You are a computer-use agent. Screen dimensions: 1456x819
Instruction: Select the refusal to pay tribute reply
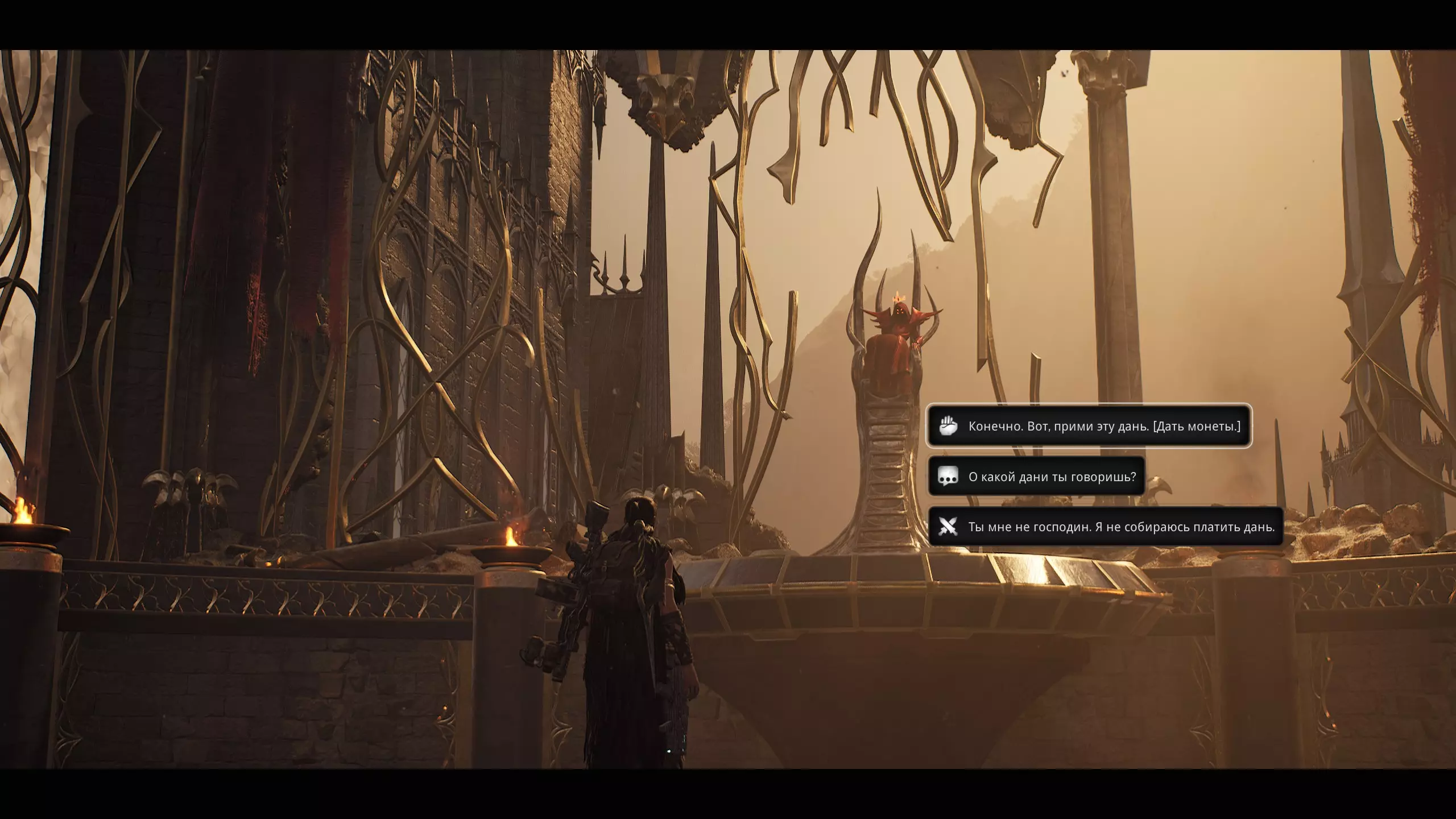[1106, 527]
